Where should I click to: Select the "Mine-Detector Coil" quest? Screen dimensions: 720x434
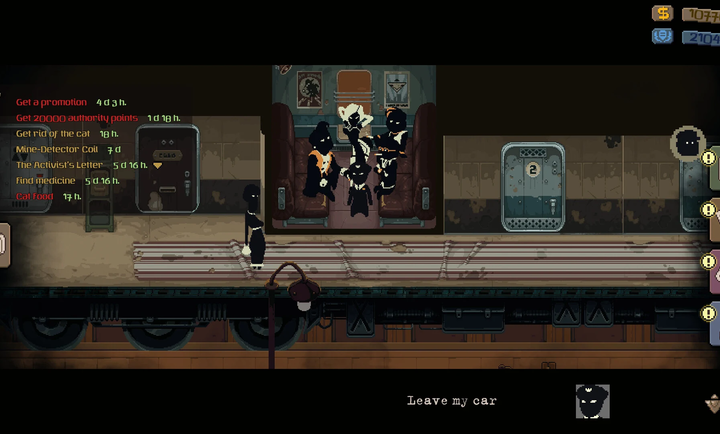[56, 149]
